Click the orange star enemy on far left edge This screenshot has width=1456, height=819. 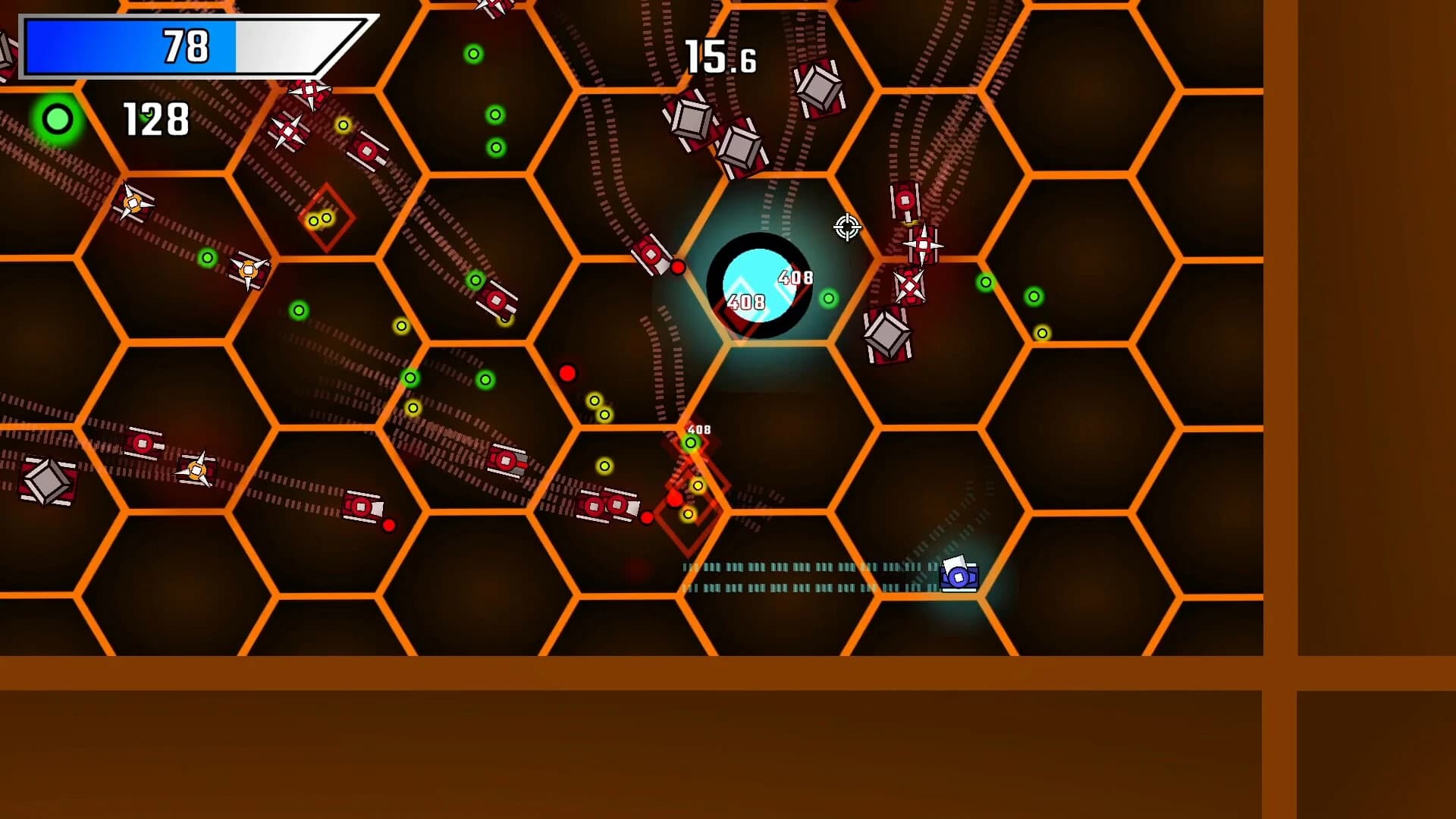133,205
